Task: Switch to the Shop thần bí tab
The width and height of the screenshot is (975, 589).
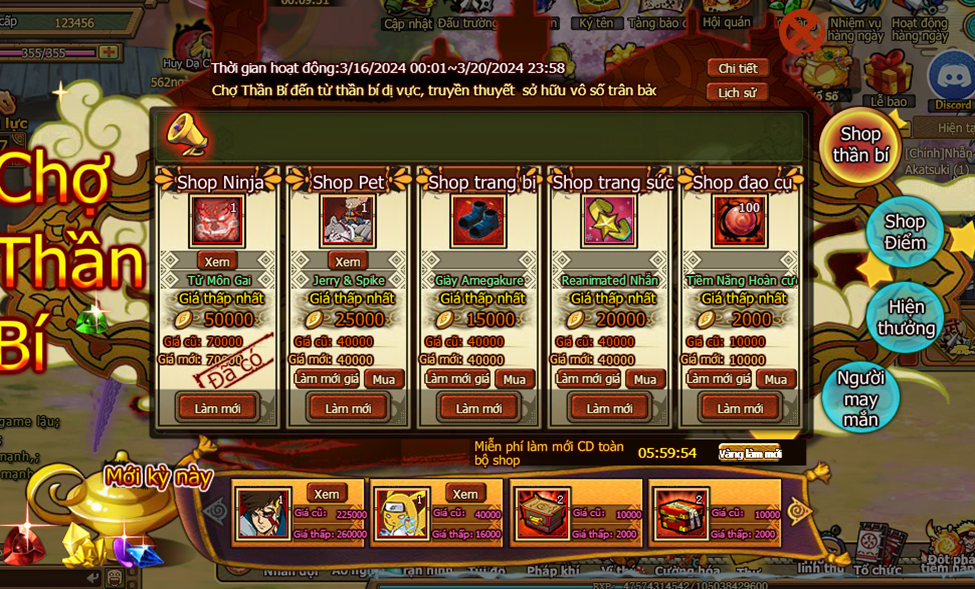Action: pos(860,145)
